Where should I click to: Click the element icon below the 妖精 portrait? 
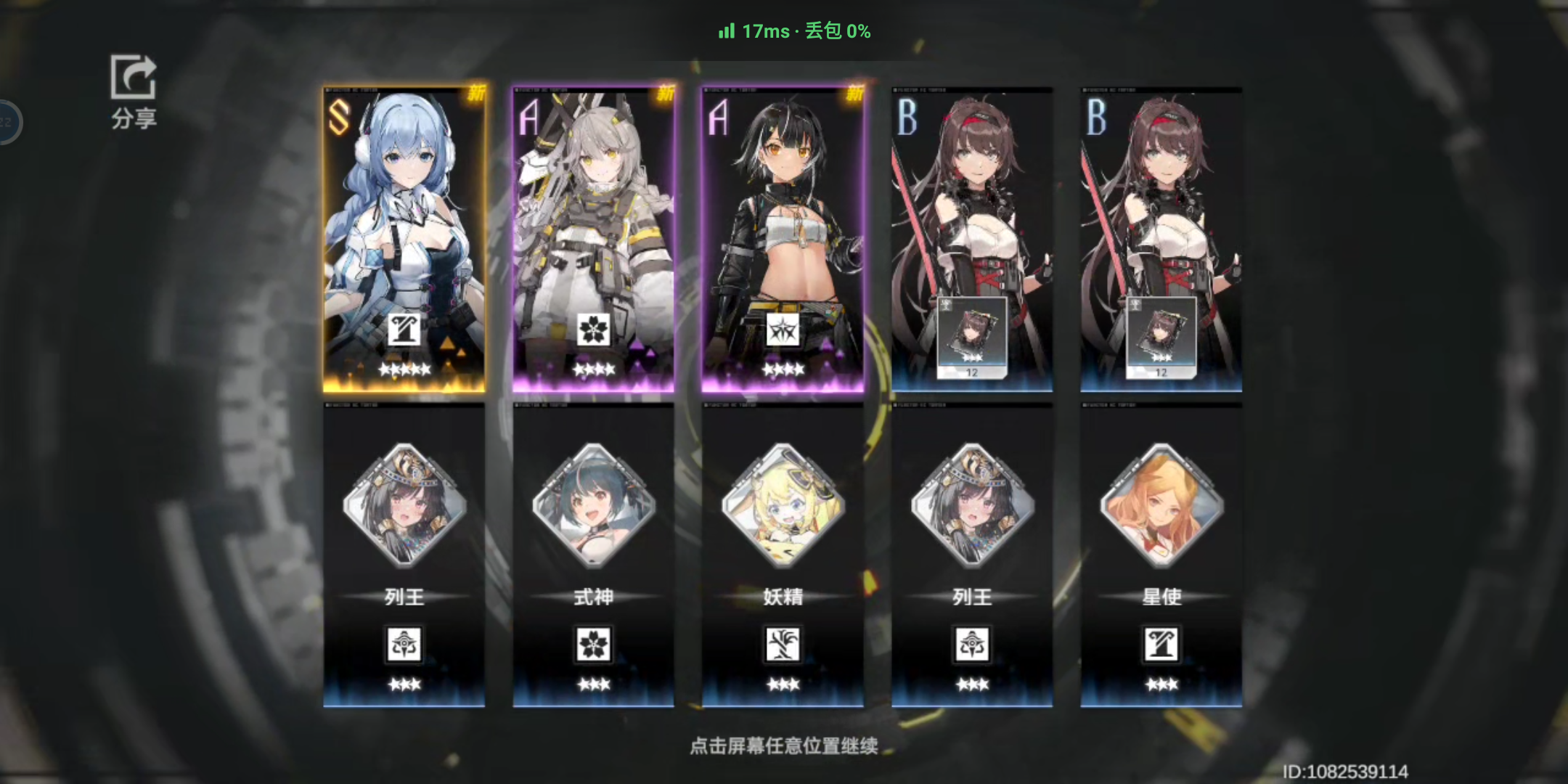[x=783, y=645]
